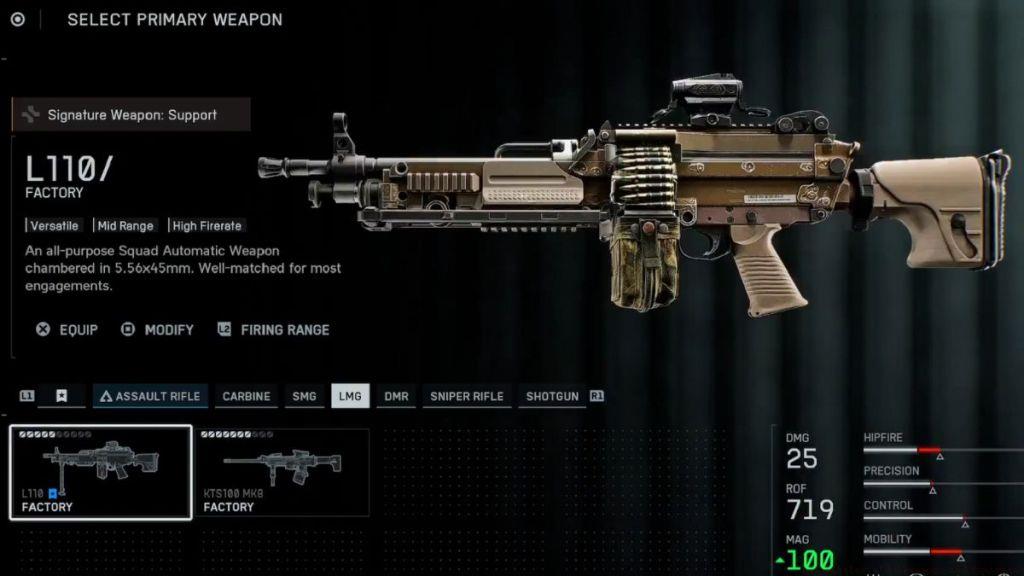This screenshot has width=1024, height=576.
Task: View the Shotgun category
Action: 552,396
